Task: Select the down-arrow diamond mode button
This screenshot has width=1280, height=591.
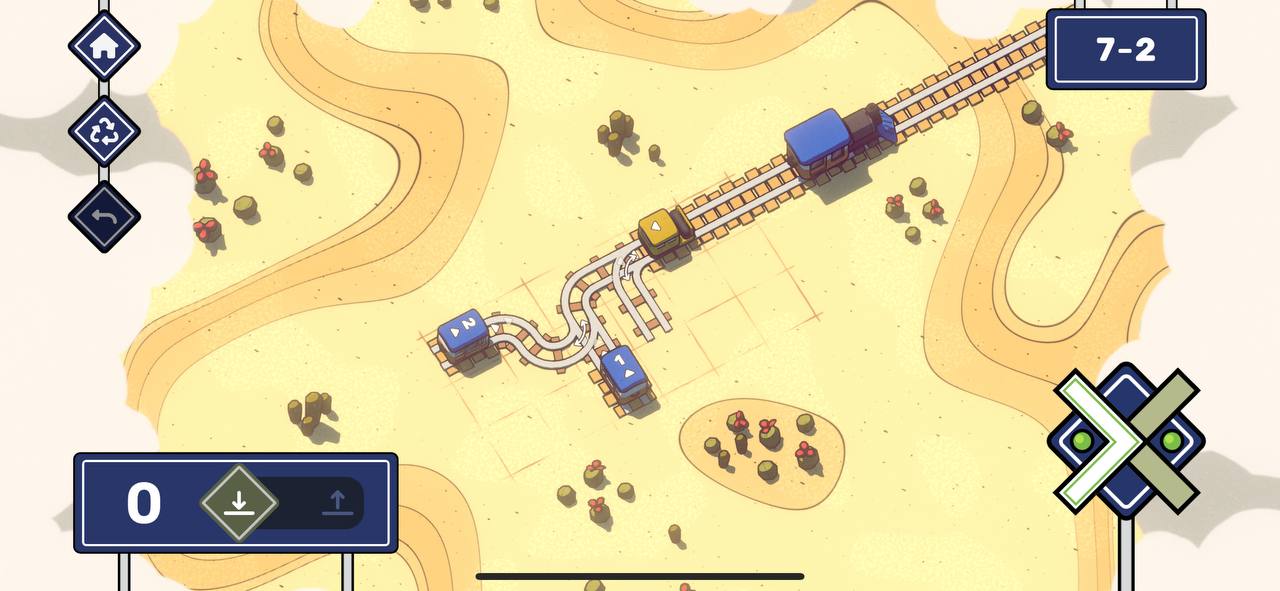Action: click(x=238, y=503)
